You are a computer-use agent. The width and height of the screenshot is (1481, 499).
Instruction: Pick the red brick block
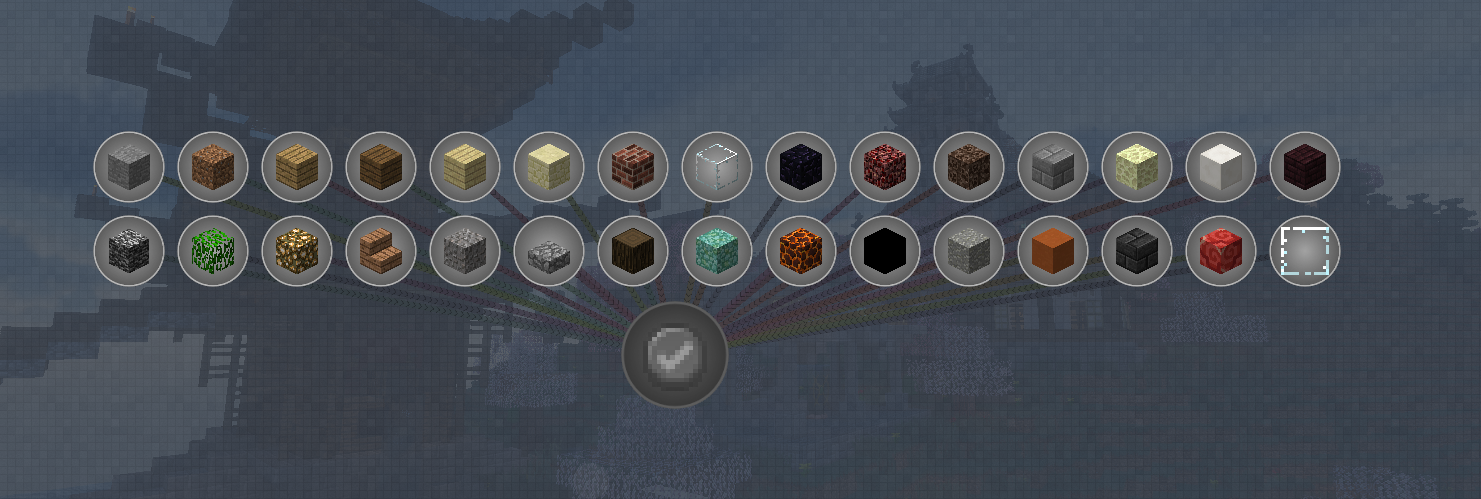coord(633,167)
